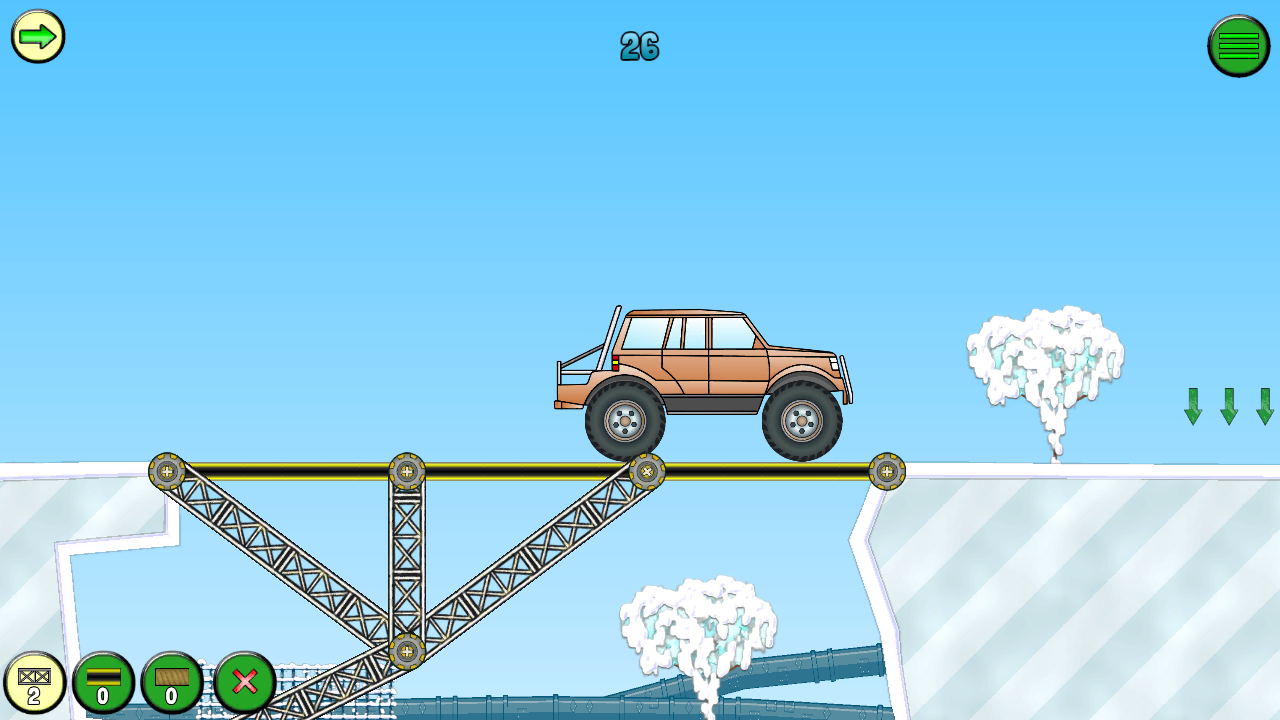Click the green down arrows marking the goal zone

click(1227, 404)
